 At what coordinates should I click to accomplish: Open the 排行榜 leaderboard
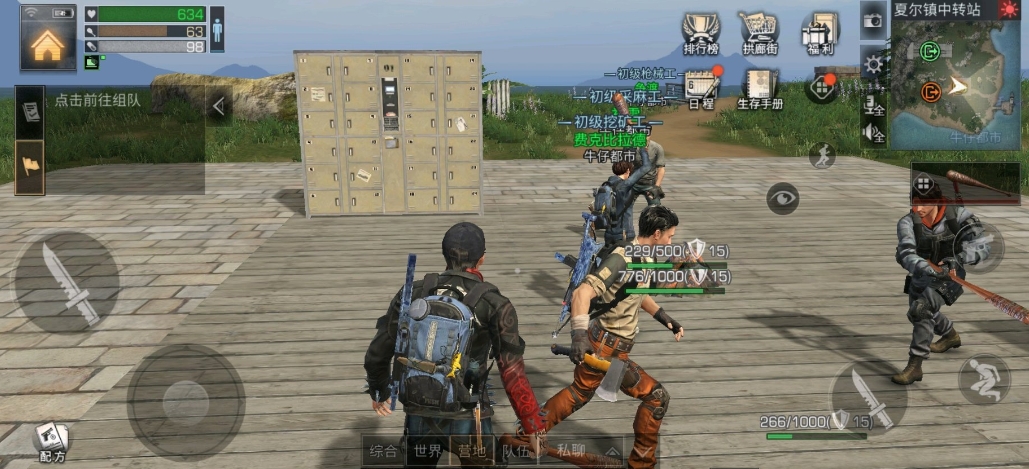(x=702, y=34)
